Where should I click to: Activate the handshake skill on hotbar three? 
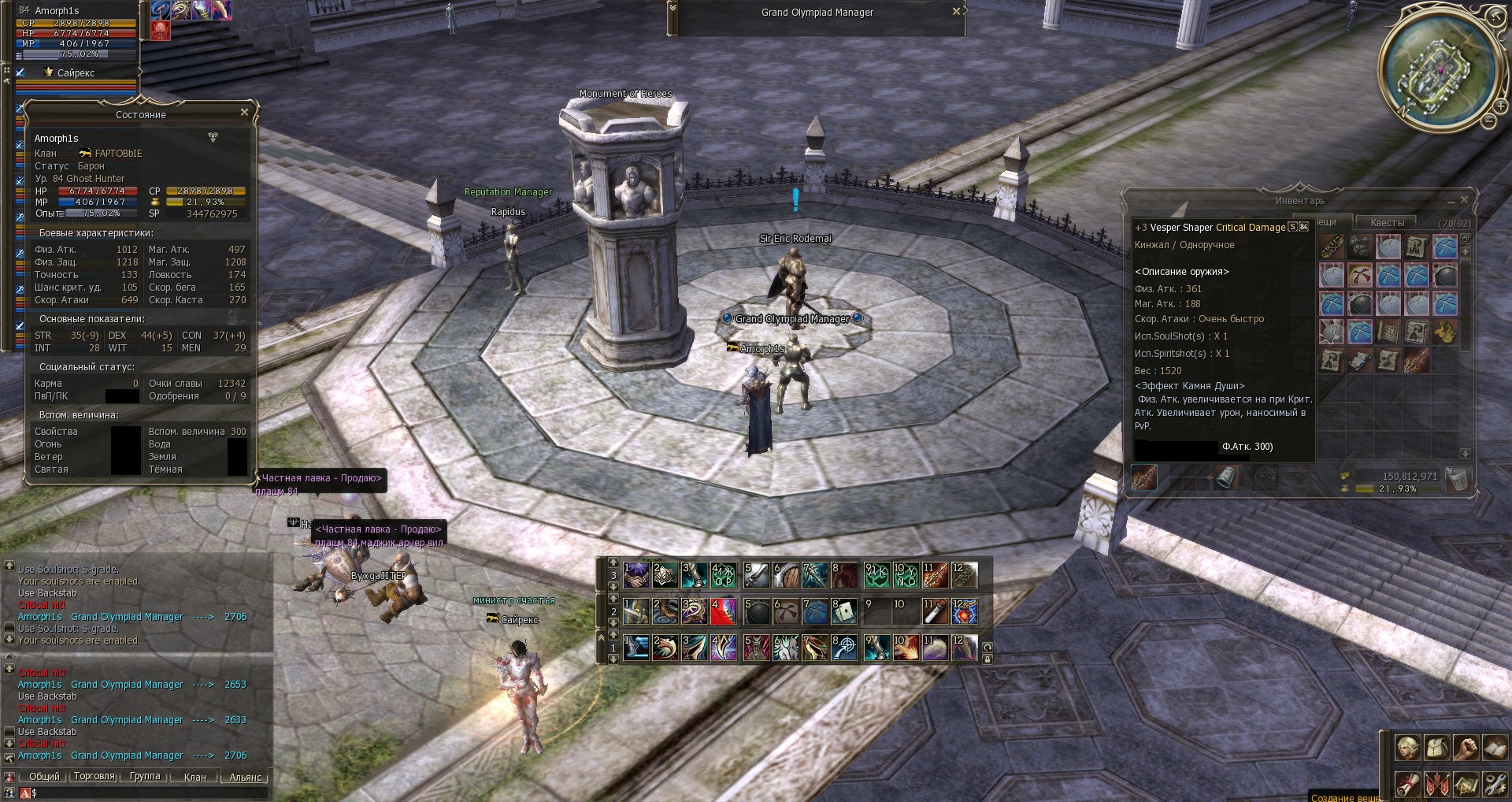(x=636, y=575)
